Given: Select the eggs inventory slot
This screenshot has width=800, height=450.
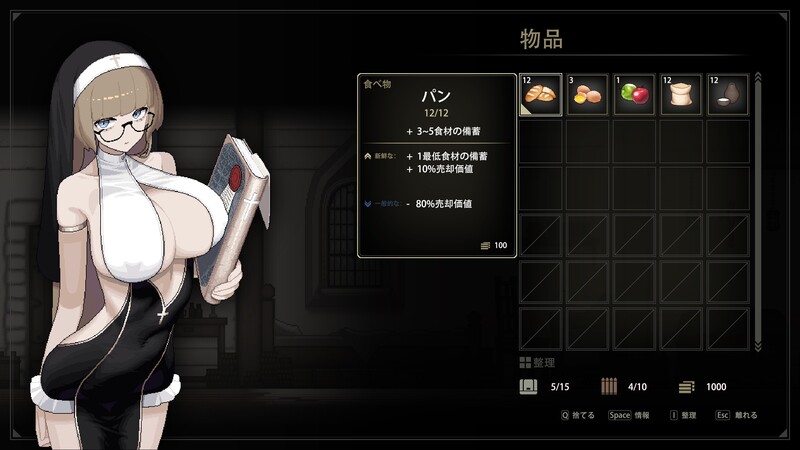Looking at the screenshot, I should 588,94.
